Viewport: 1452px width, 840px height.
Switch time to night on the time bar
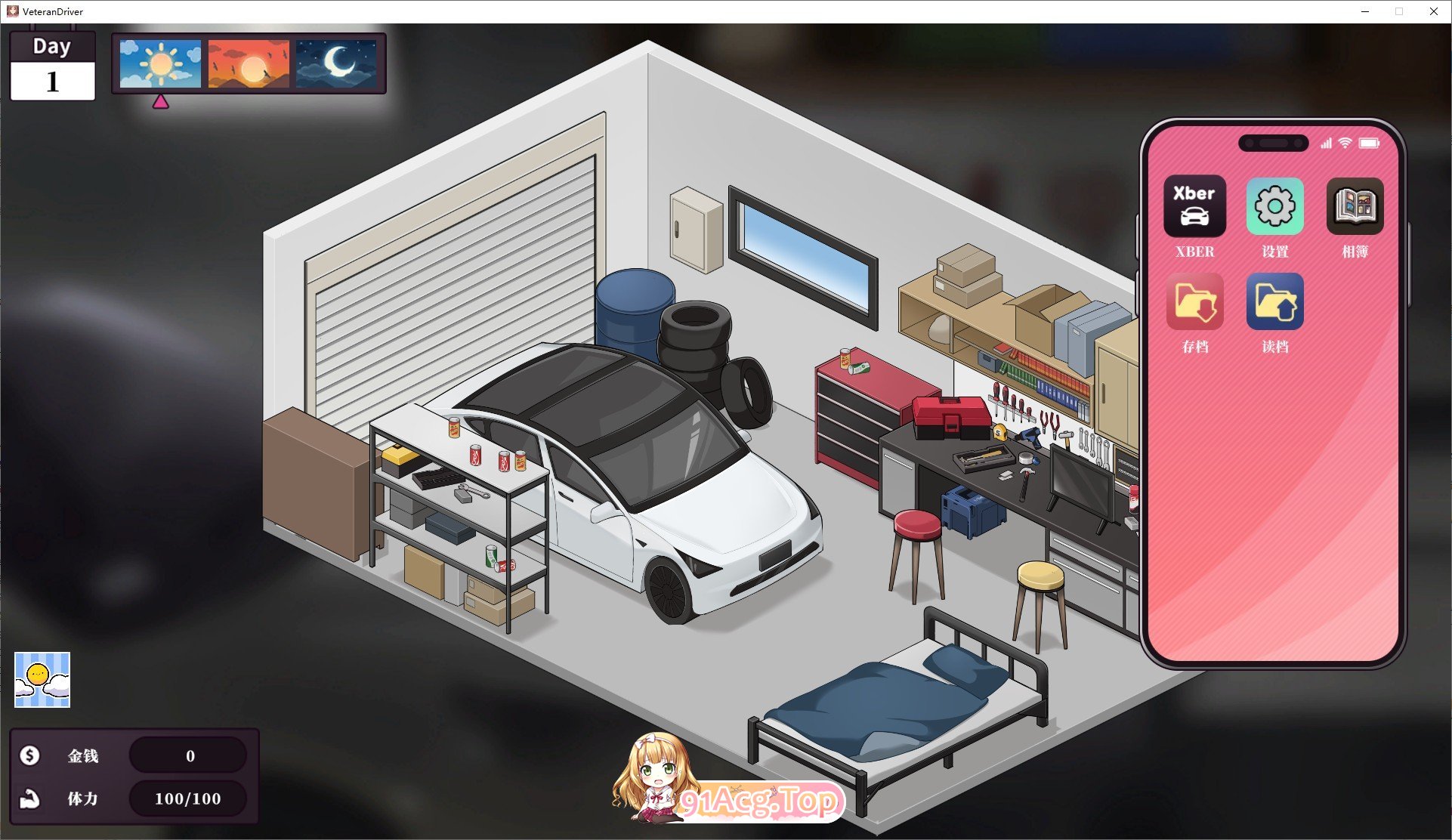(335, 64)
